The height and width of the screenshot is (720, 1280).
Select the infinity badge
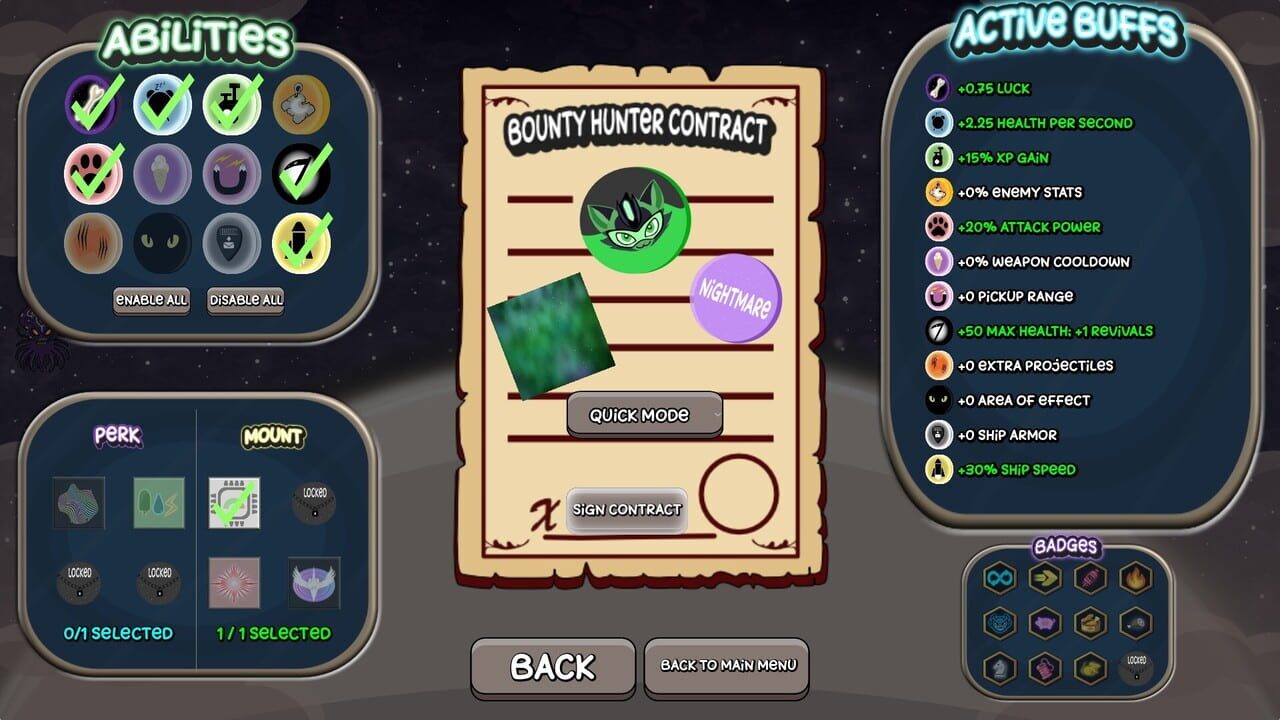click(x=998, y=577)
